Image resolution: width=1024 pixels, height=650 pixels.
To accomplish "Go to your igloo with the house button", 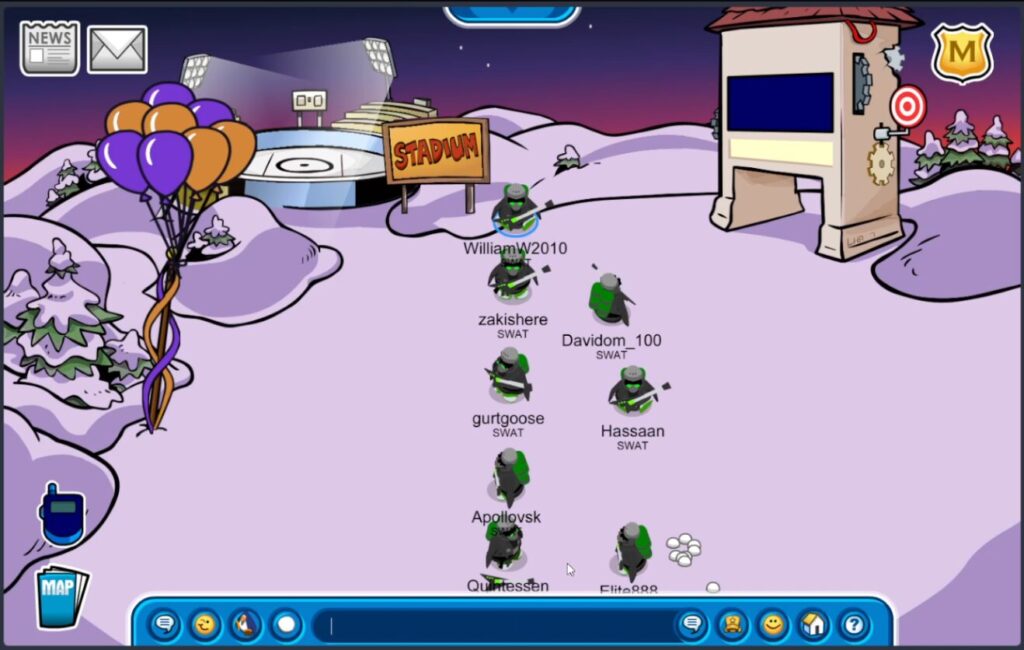I will click(x=813, y=626).
